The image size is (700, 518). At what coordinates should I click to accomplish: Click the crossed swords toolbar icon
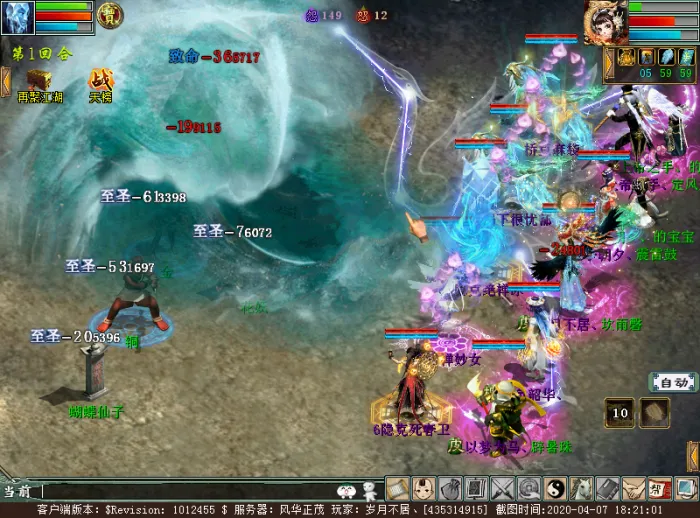point(502,489)
